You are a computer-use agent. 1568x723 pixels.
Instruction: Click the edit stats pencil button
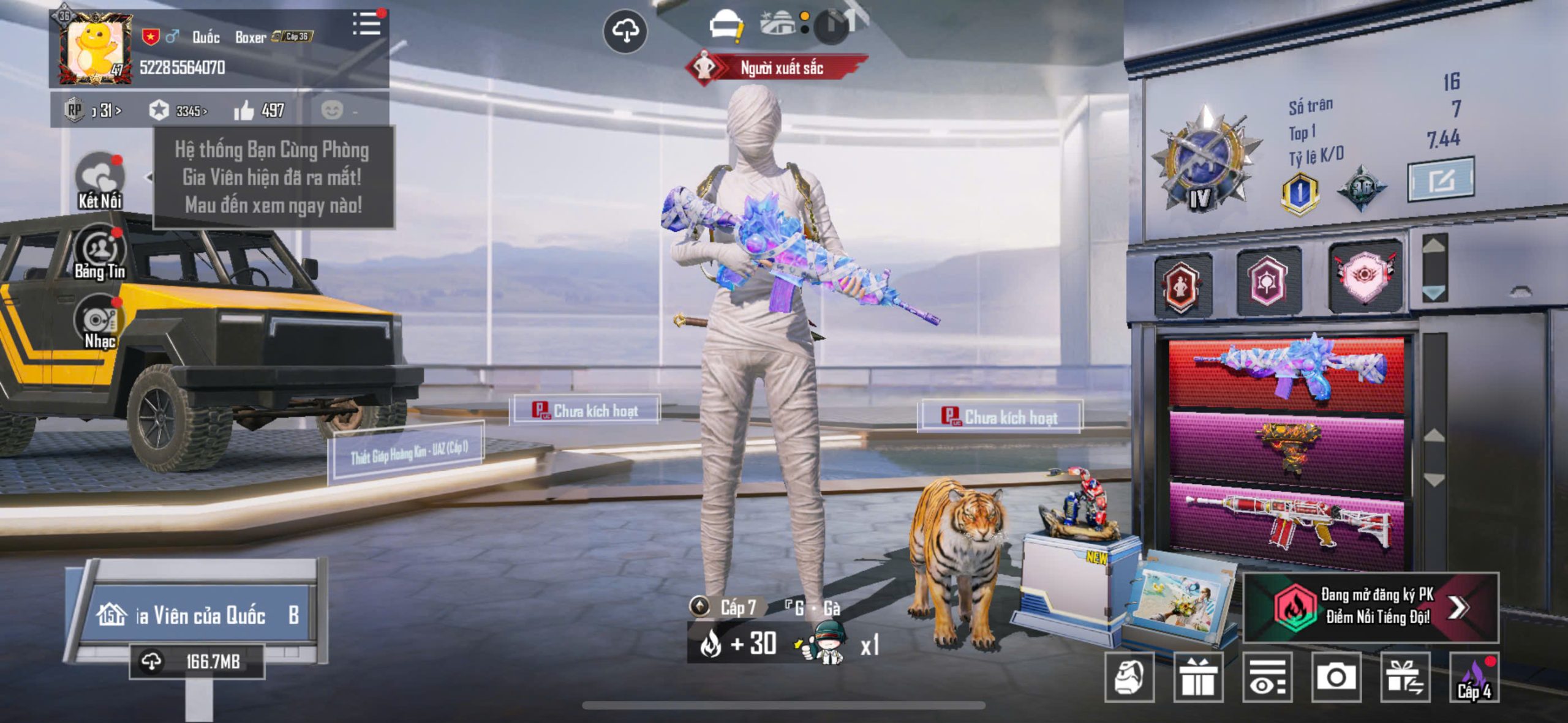pyautogui.click(x=1441, y=180)
